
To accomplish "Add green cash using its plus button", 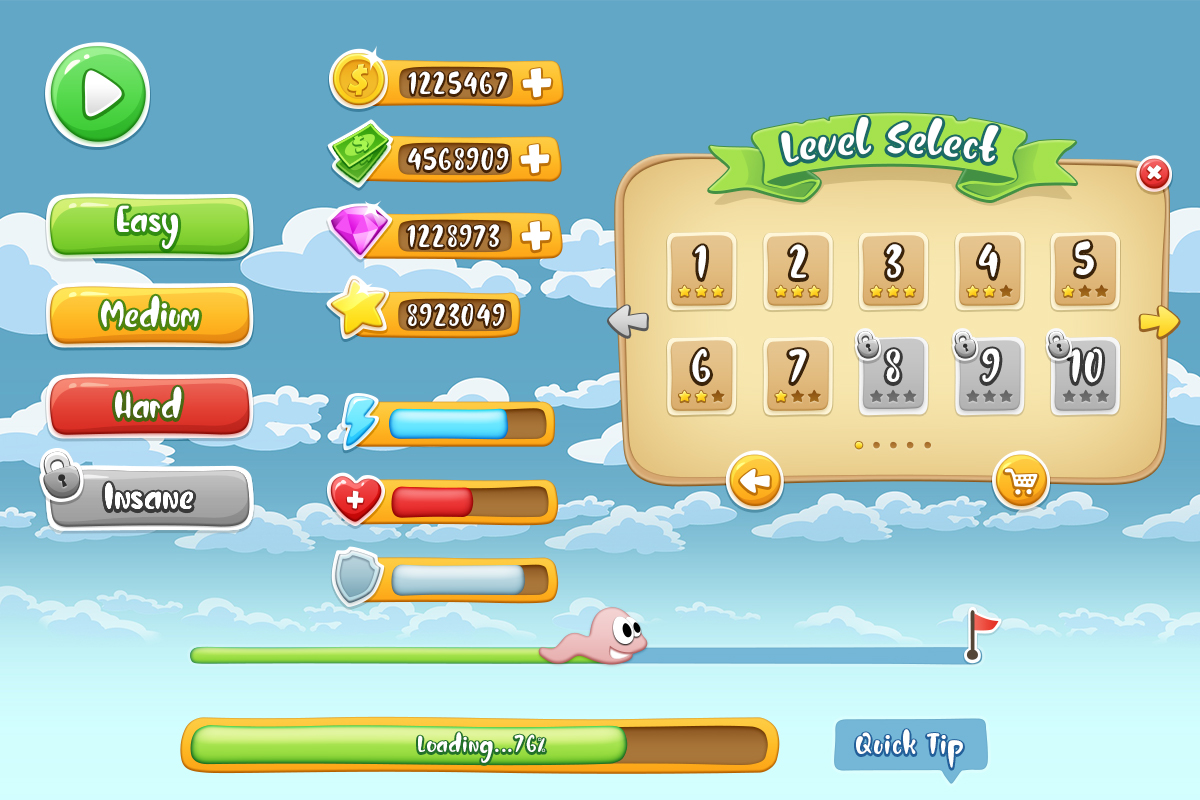I will pos(537,158).
